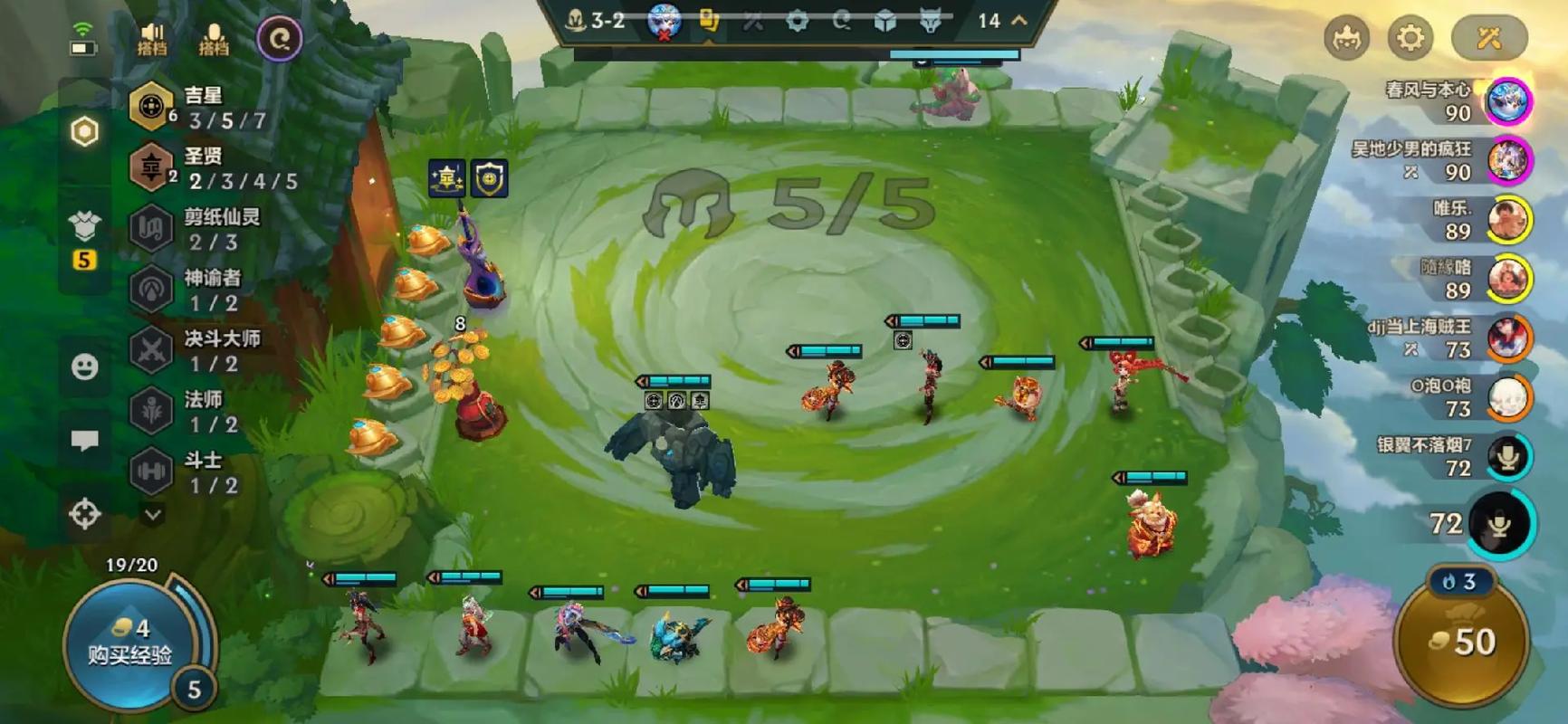This screenshot has width=1568, height=724.
Task: Open the little legend crown icon
Action: click(1346, 39)
